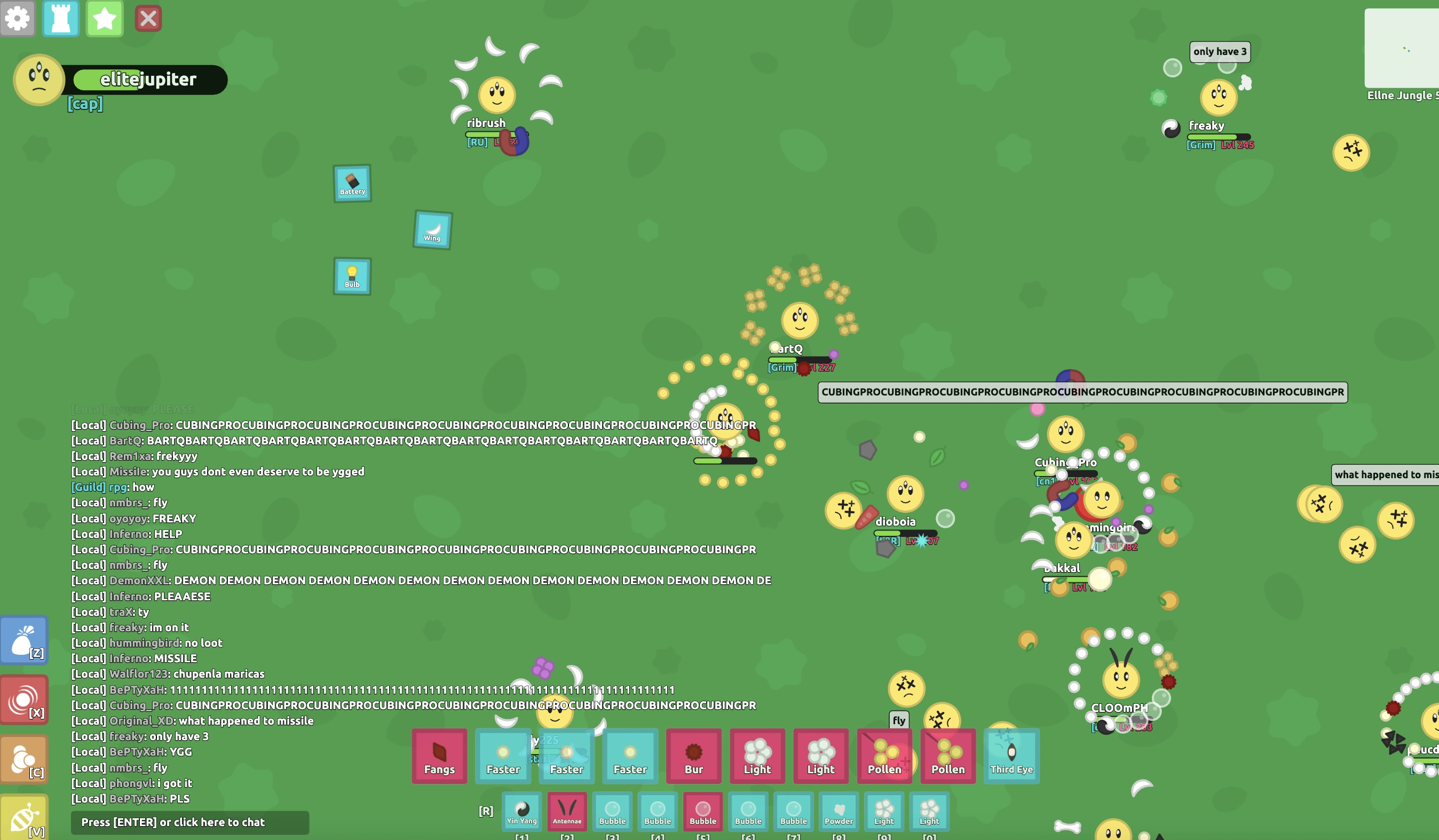Select the Fangs petal in the hotbar
This screenshot has width=1439, height=840.
(x=440, y=757)
